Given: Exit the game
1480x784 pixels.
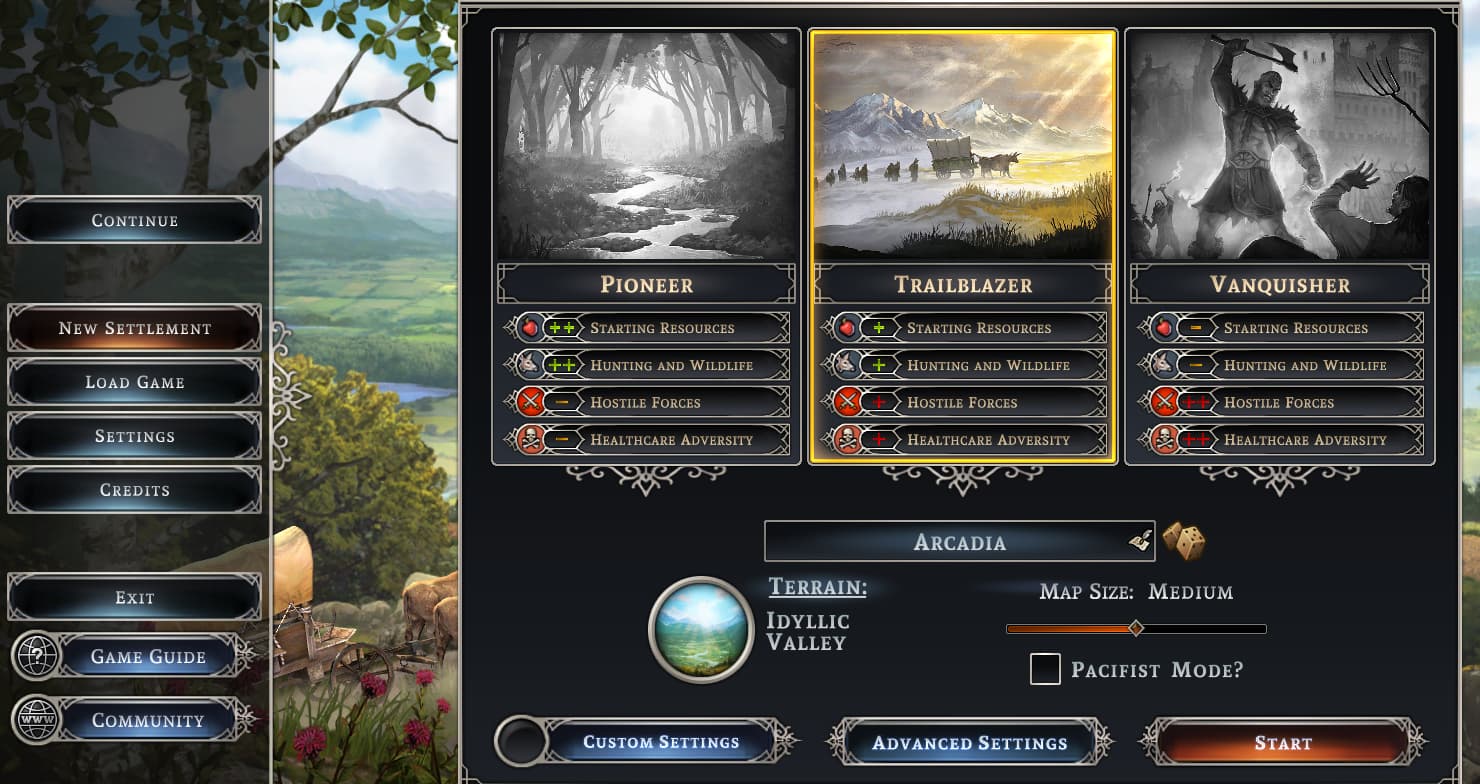Looking at the screenshot, I should point(134,597).
